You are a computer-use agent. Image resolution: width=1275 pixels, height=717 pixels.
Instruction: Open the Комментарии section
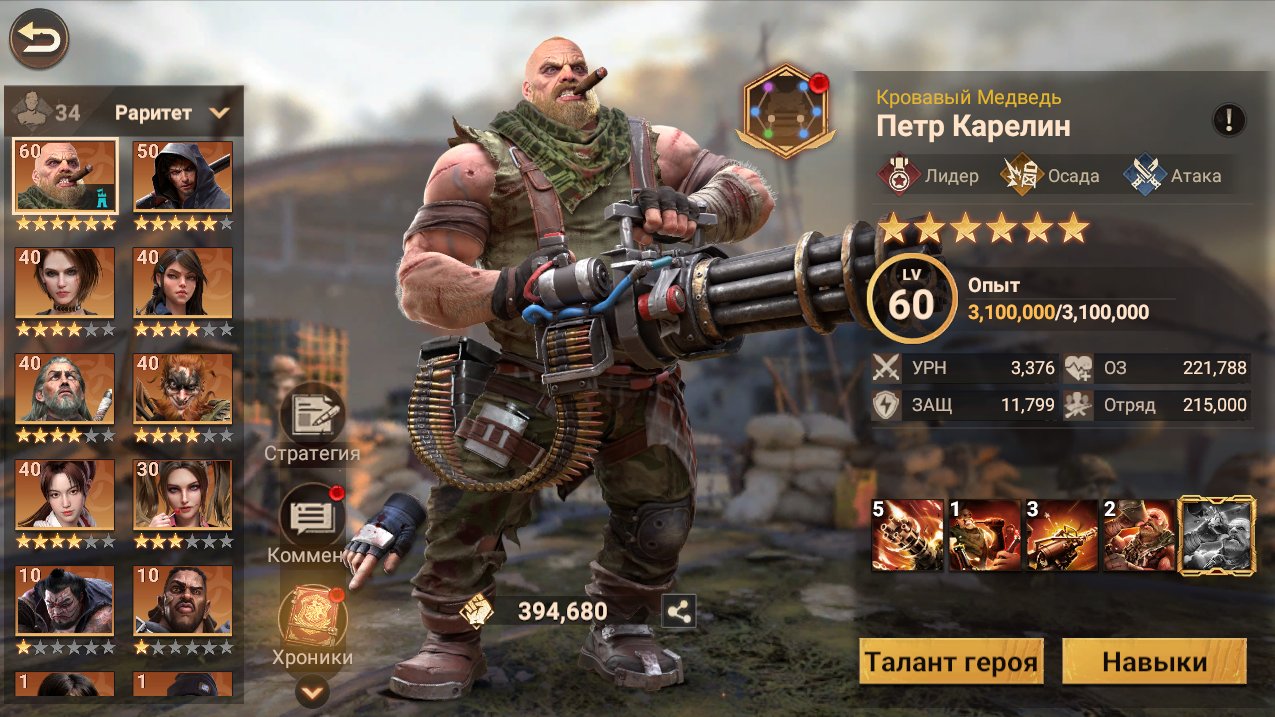312,516
